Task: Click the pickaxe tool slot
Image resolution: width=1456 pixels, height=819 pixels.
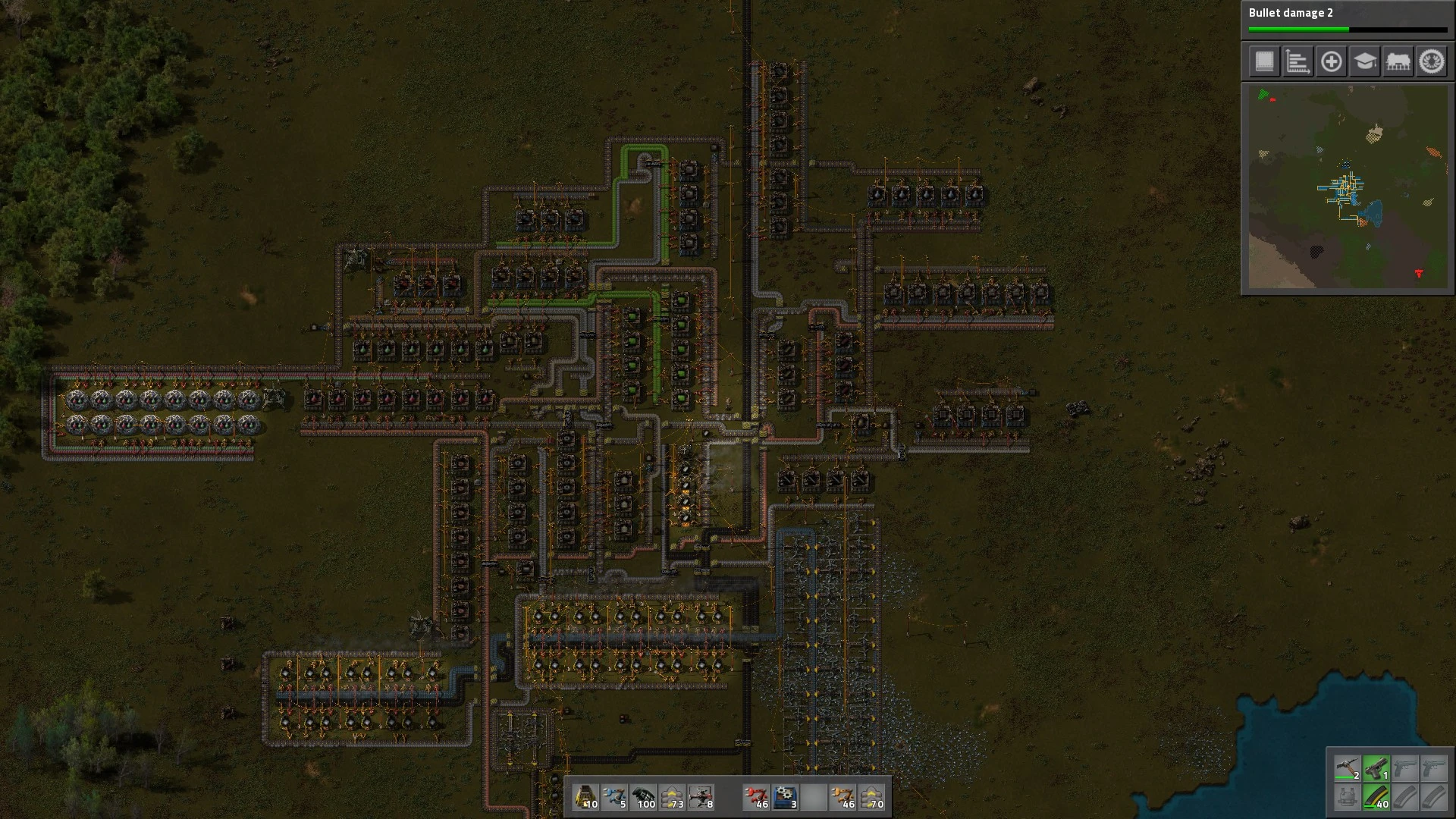Action: (x=1348, y=768)
